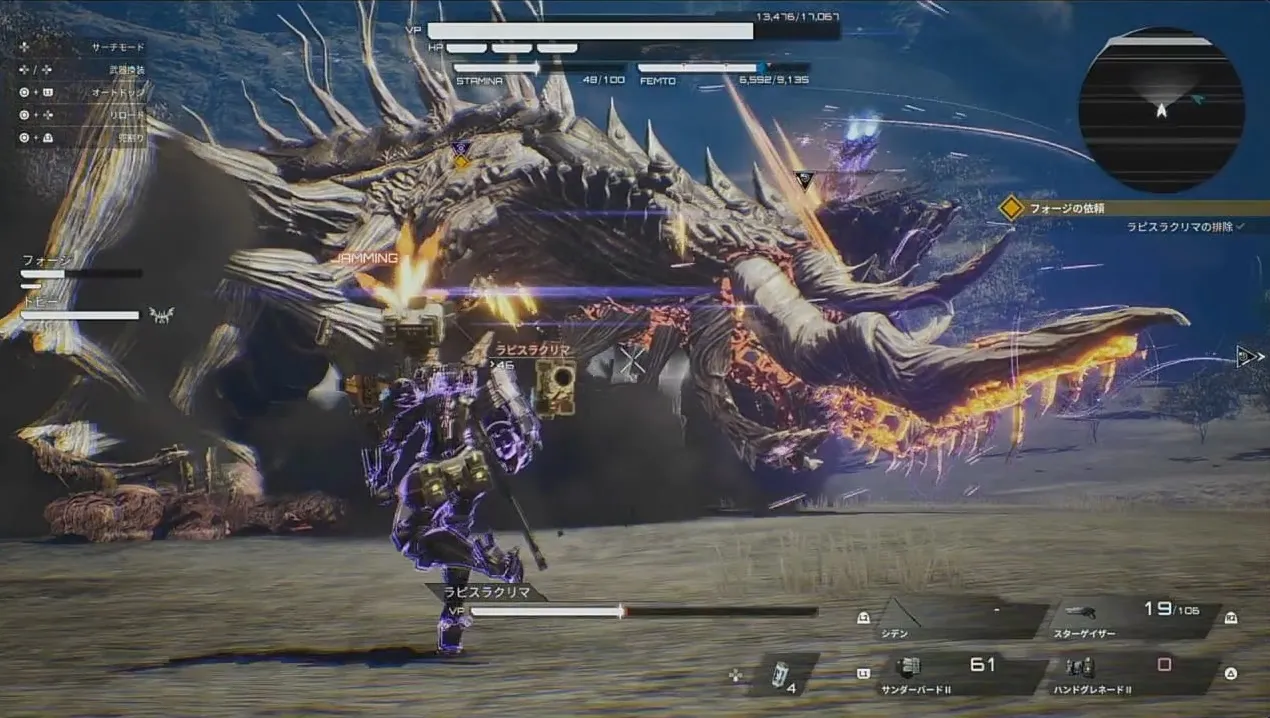The image size is (1270, 718).
Task: Select ally フォージ in the party list
Action: 80,266
